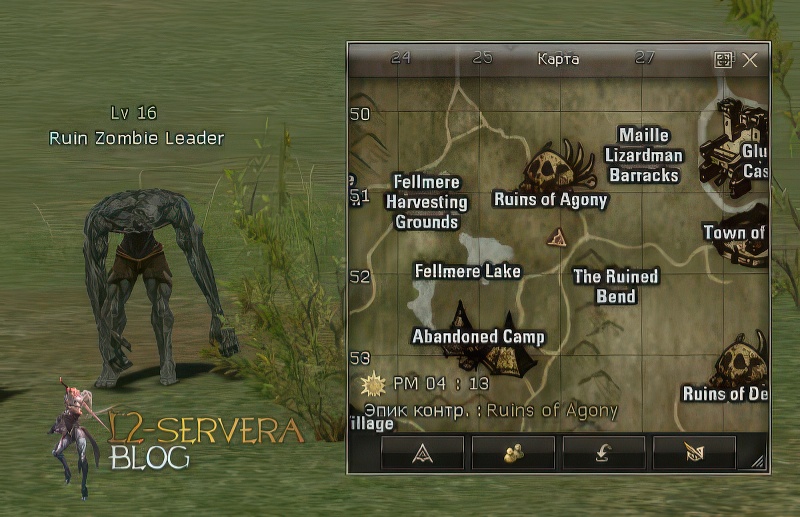Viewport: 800px width, 517px height.
Task: Click the crossed-out arrow map button
Action: 694,453
